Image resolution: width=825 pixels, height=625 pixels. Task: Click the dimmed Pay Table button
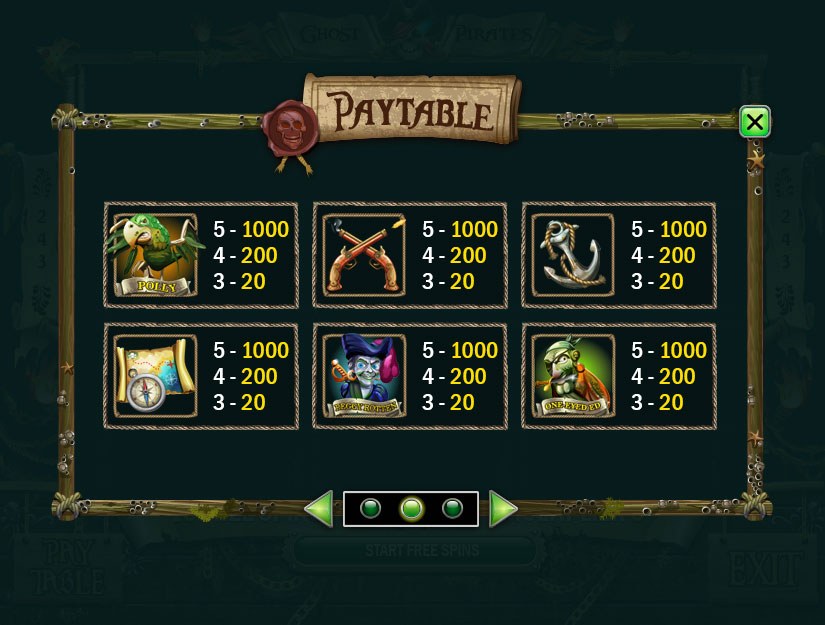point(66,566)
